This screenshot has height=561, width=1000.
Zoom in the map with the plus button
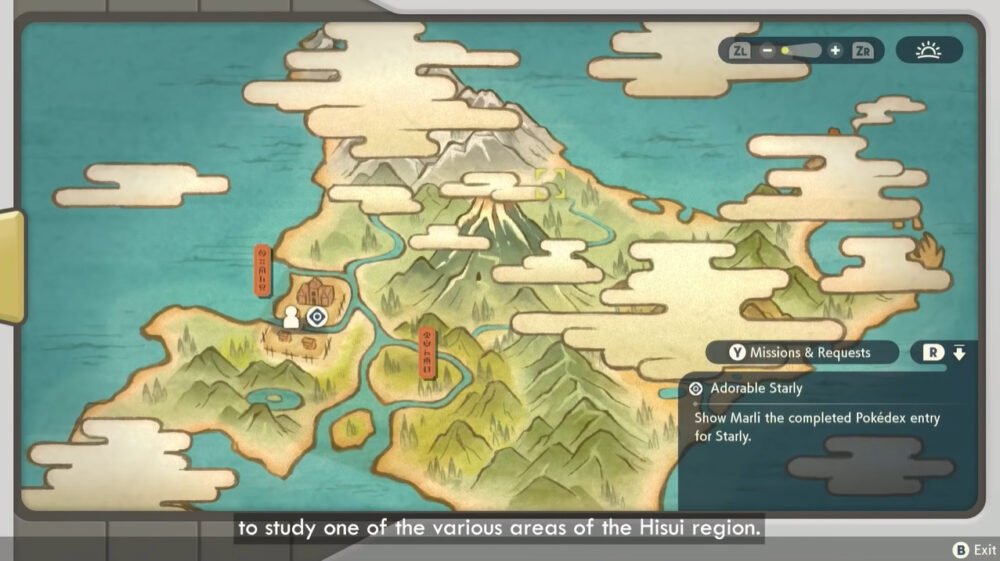click(x=835, y=50)
